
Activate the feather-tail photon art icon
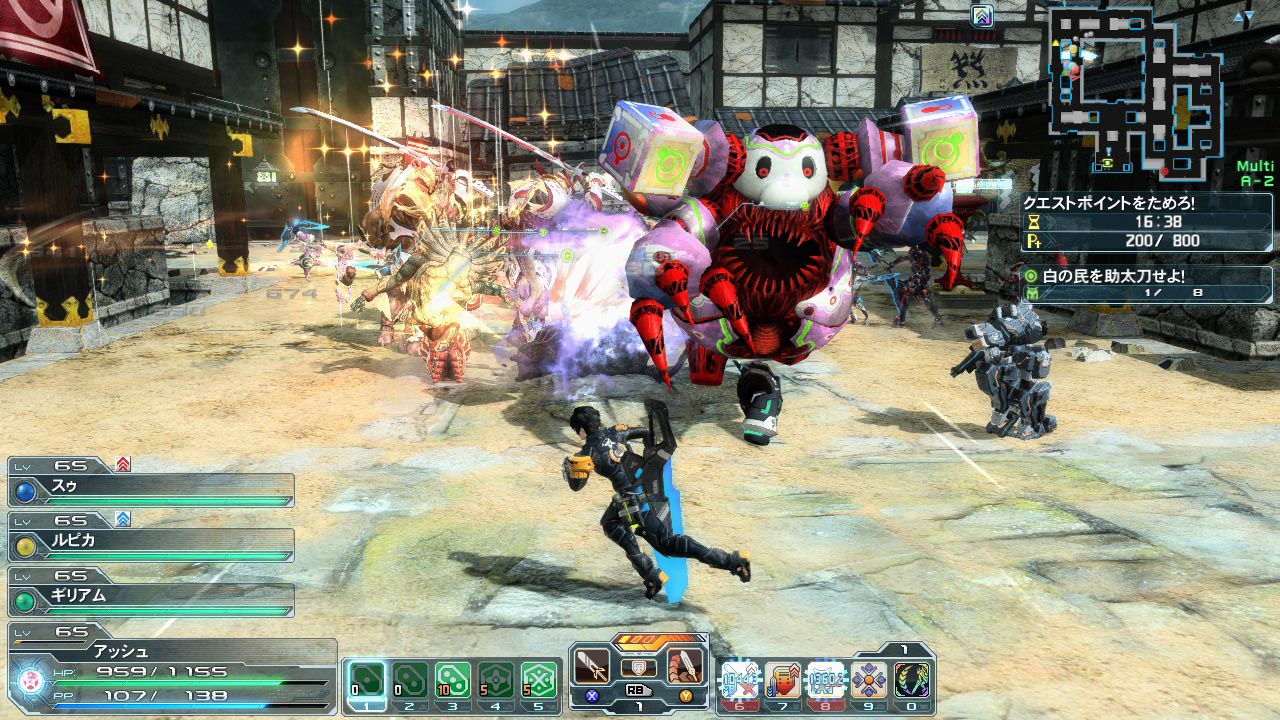click(x=686, y=665)
